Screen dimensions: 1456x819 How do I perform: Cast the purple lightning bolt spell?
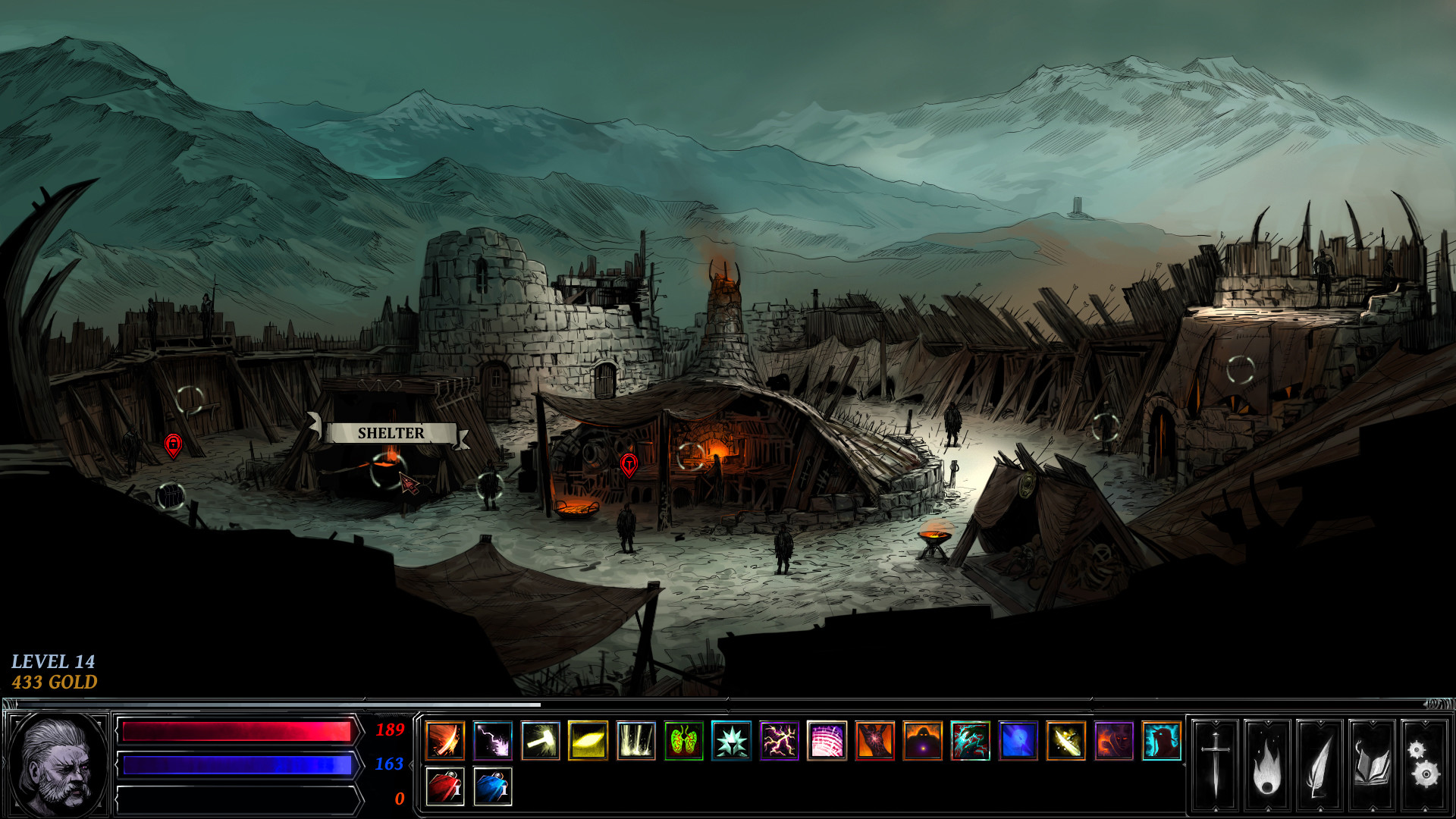tap(492, 740)
